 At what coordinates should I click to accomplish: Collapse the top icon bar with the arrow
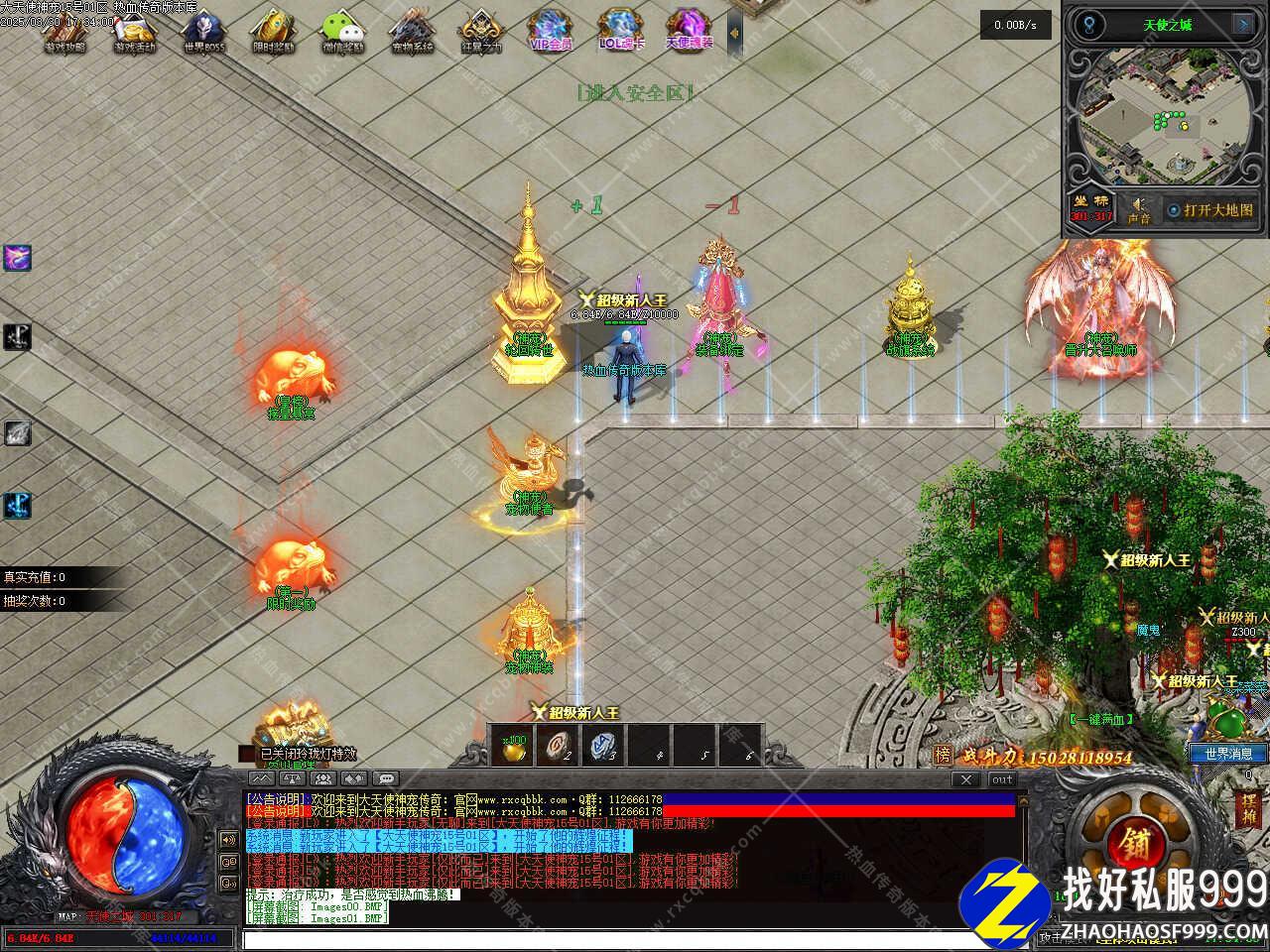pos(734,33)
